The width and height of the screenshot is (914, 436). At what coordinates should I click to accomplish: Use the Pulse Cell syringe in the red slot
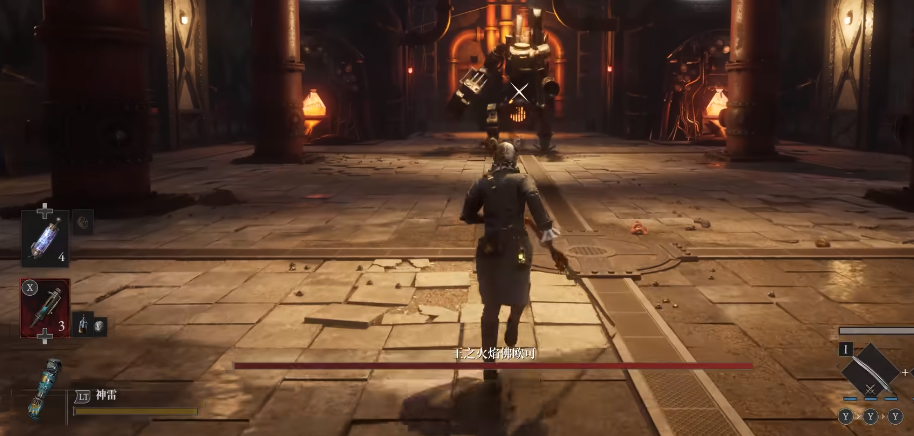click(46, 307)
